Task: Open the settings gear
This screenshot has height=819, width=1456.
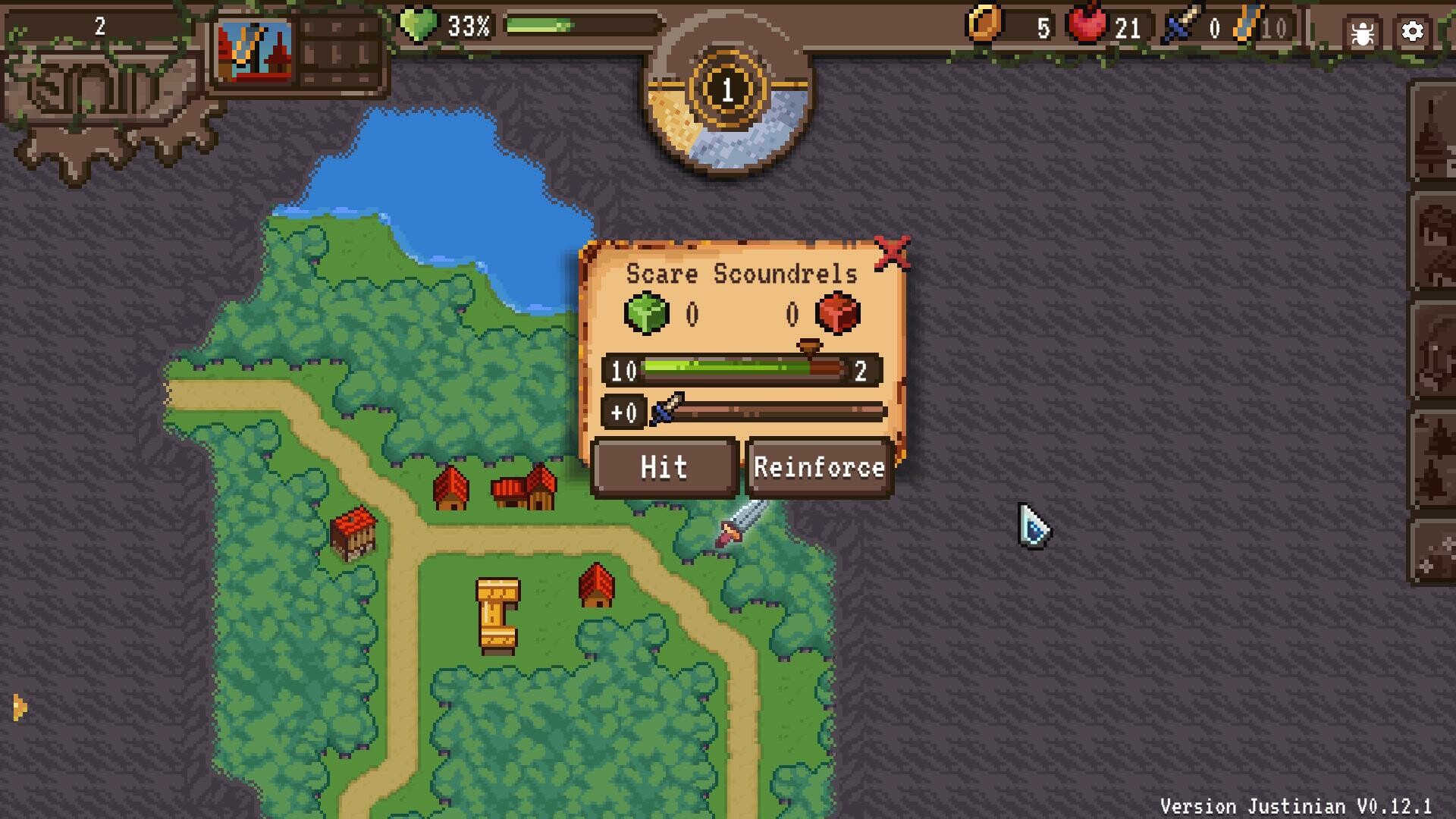Action: pyautogui.click(x=1413, y=32)
